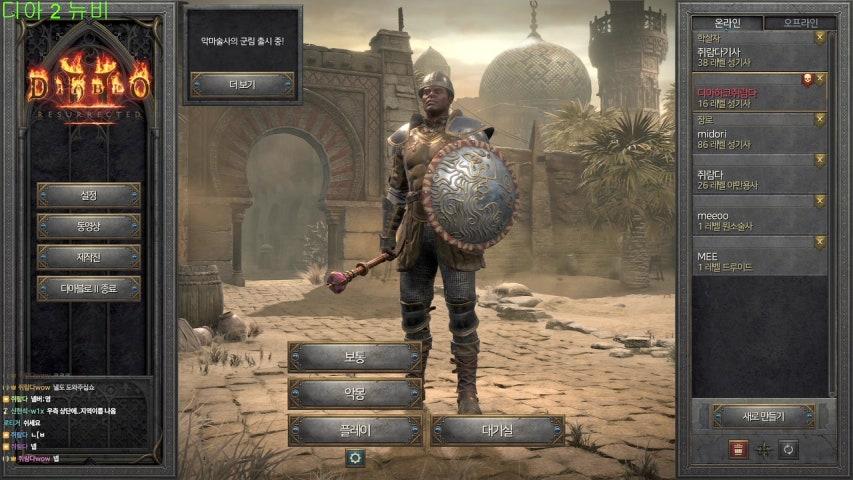Image resolution: width=853 pixels, height=480 pixels.
Task: Enter the 대기실 lobby
Action: [497, 430]
